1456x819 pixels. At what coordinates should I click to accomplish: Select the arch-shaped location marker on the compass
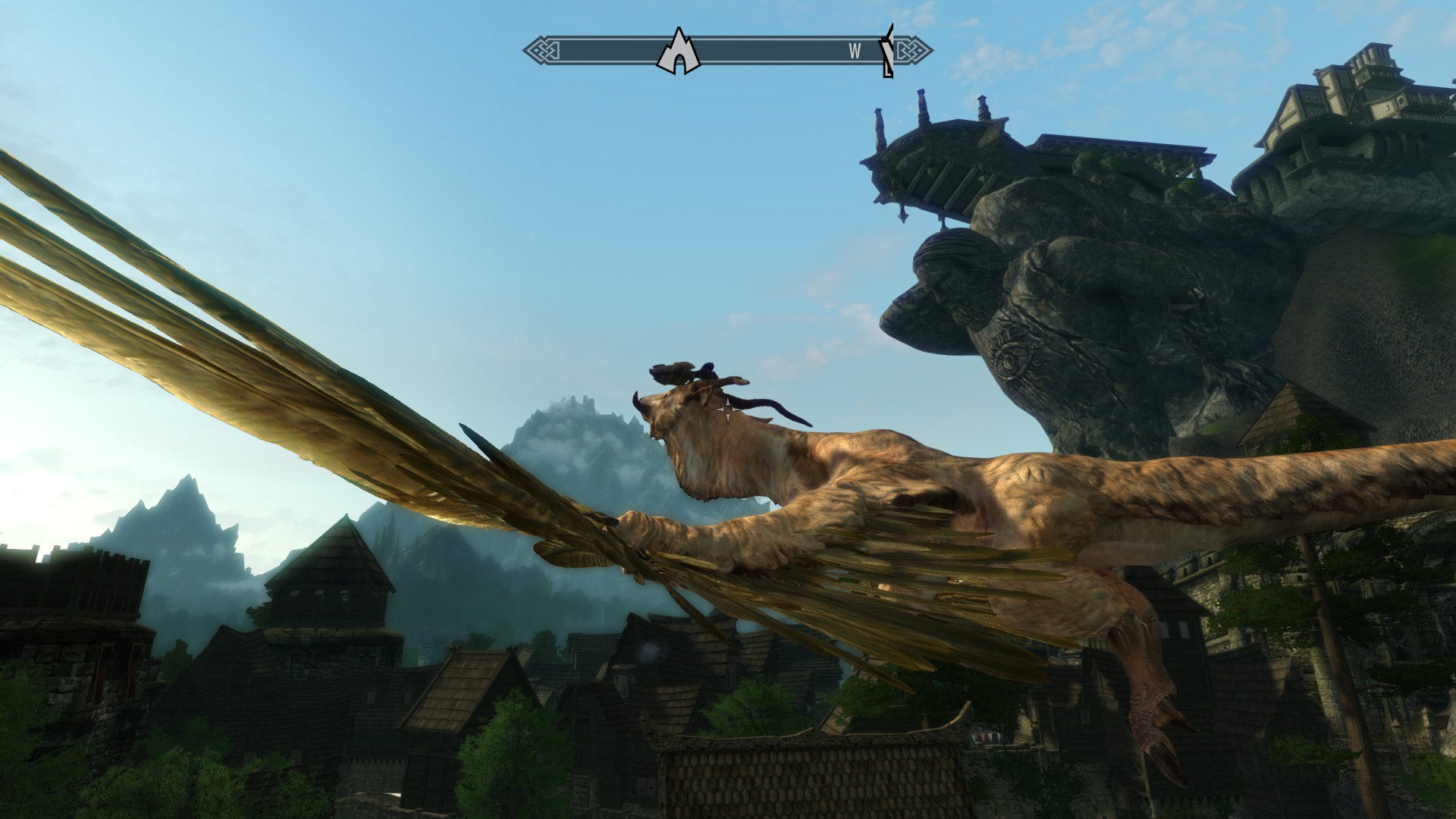[677, 52]
